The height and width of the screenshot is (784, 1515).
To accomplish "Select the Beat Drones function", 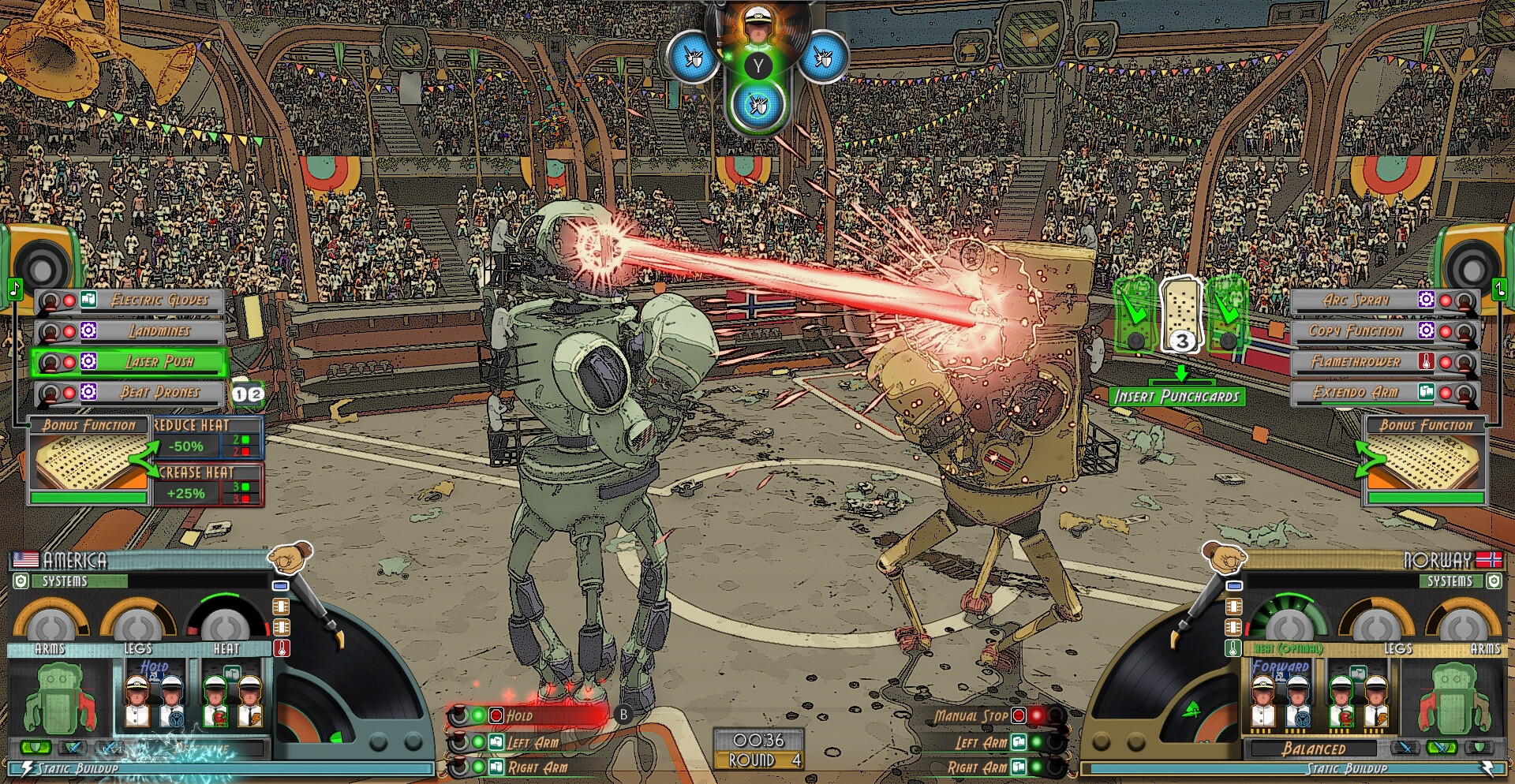I will click(158, 393).
